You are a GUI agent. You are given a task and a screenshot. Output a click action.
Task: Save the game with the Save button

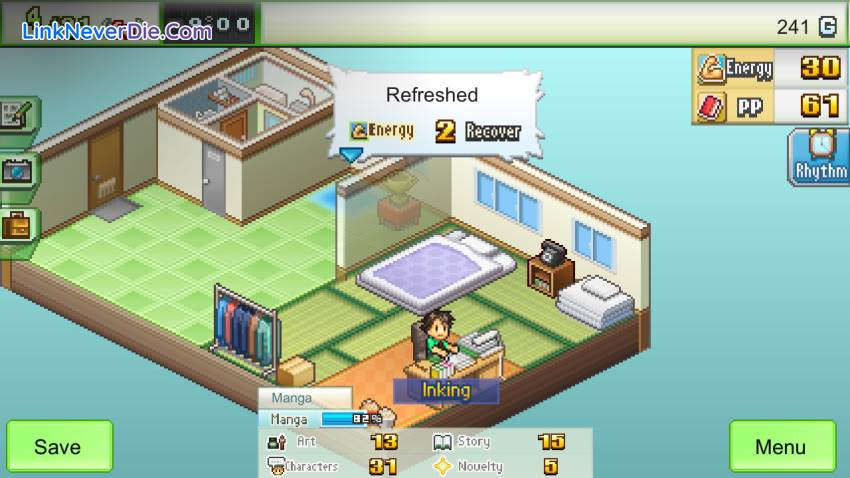(59, 446)
